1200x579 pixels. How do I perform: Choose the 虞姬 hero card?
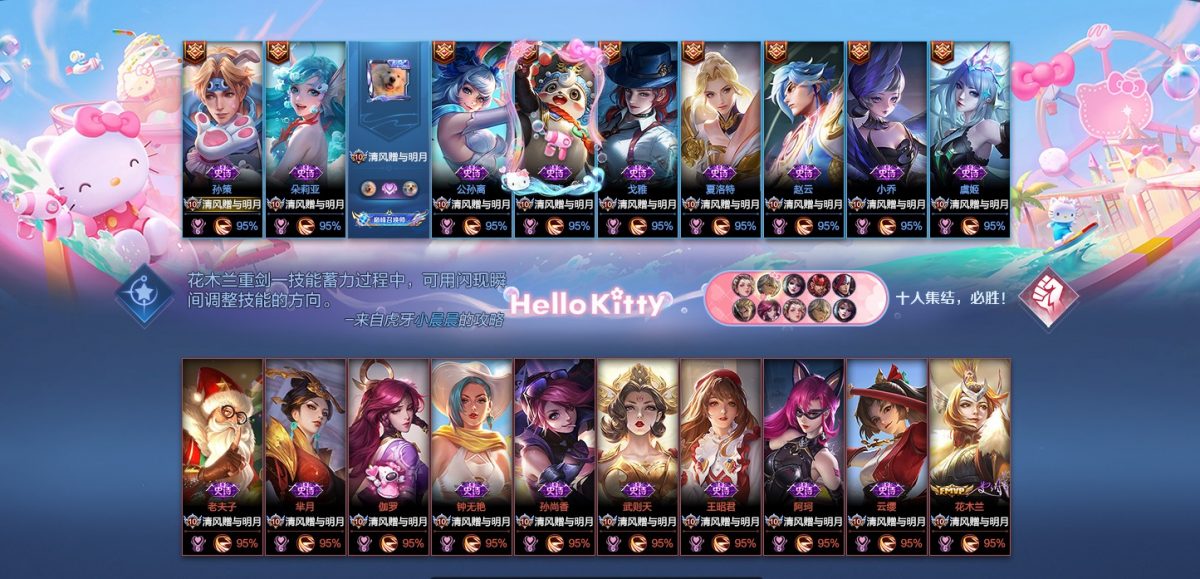tap(969, 120)
